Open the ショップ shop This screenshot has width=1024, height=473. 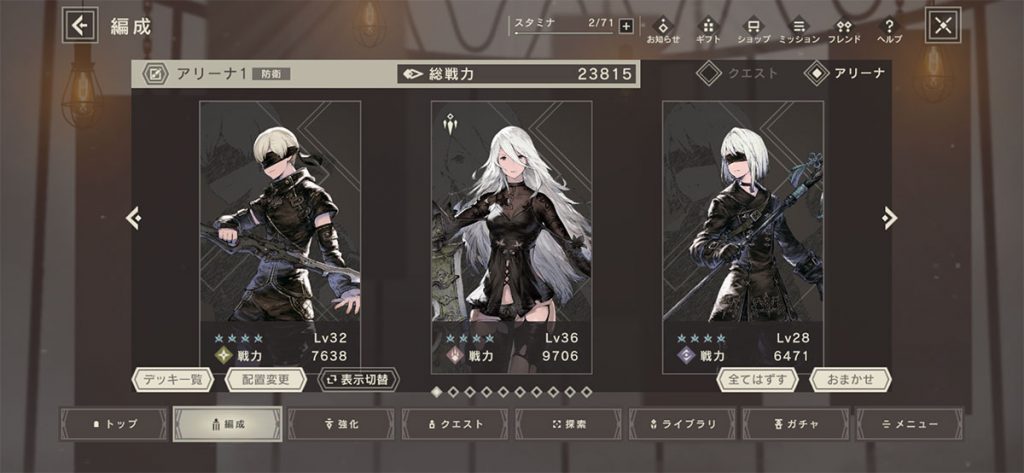[753, 28]
